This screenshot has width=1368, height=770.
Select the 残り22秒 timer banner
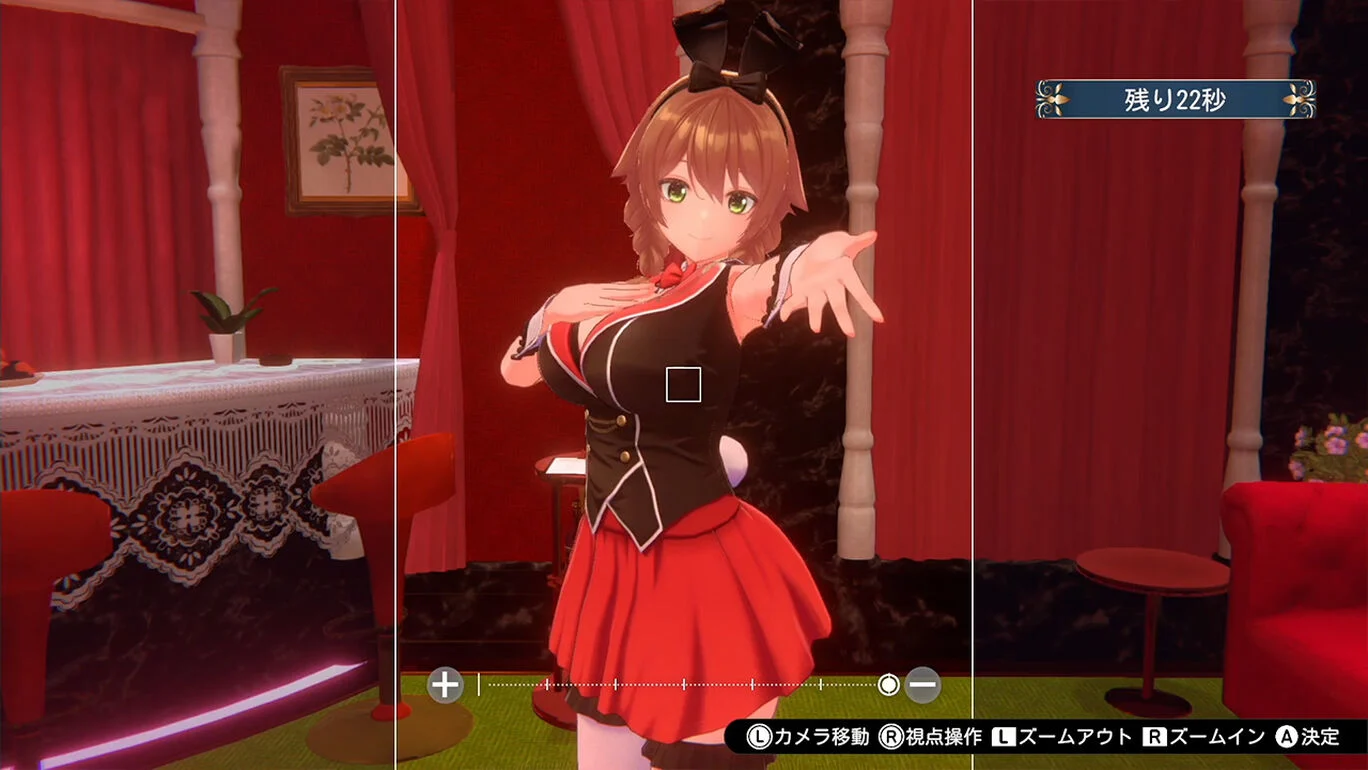[1175, 99]
